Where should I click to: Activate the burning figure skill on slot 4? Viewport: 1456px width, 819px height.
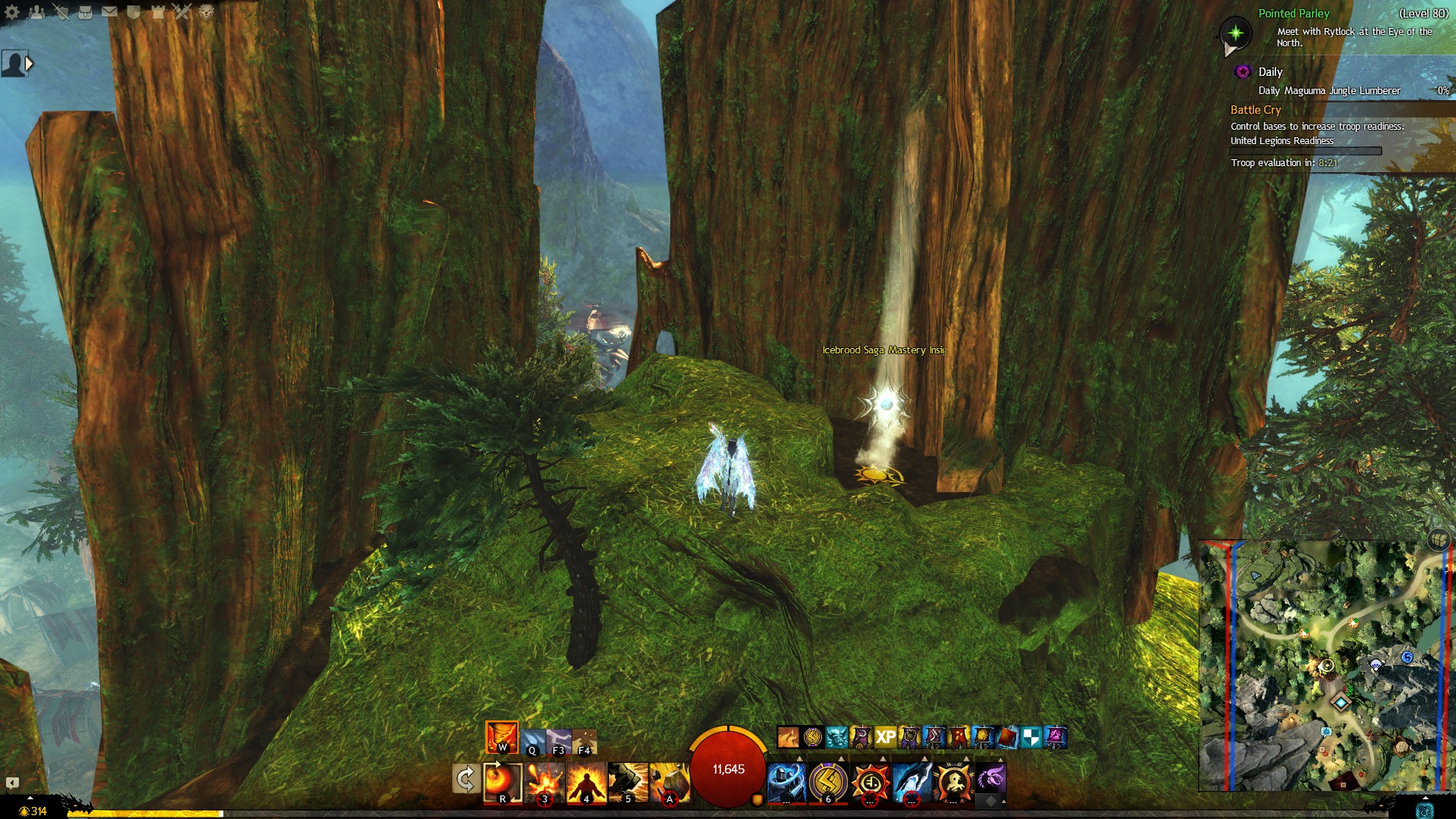point(586,782)
